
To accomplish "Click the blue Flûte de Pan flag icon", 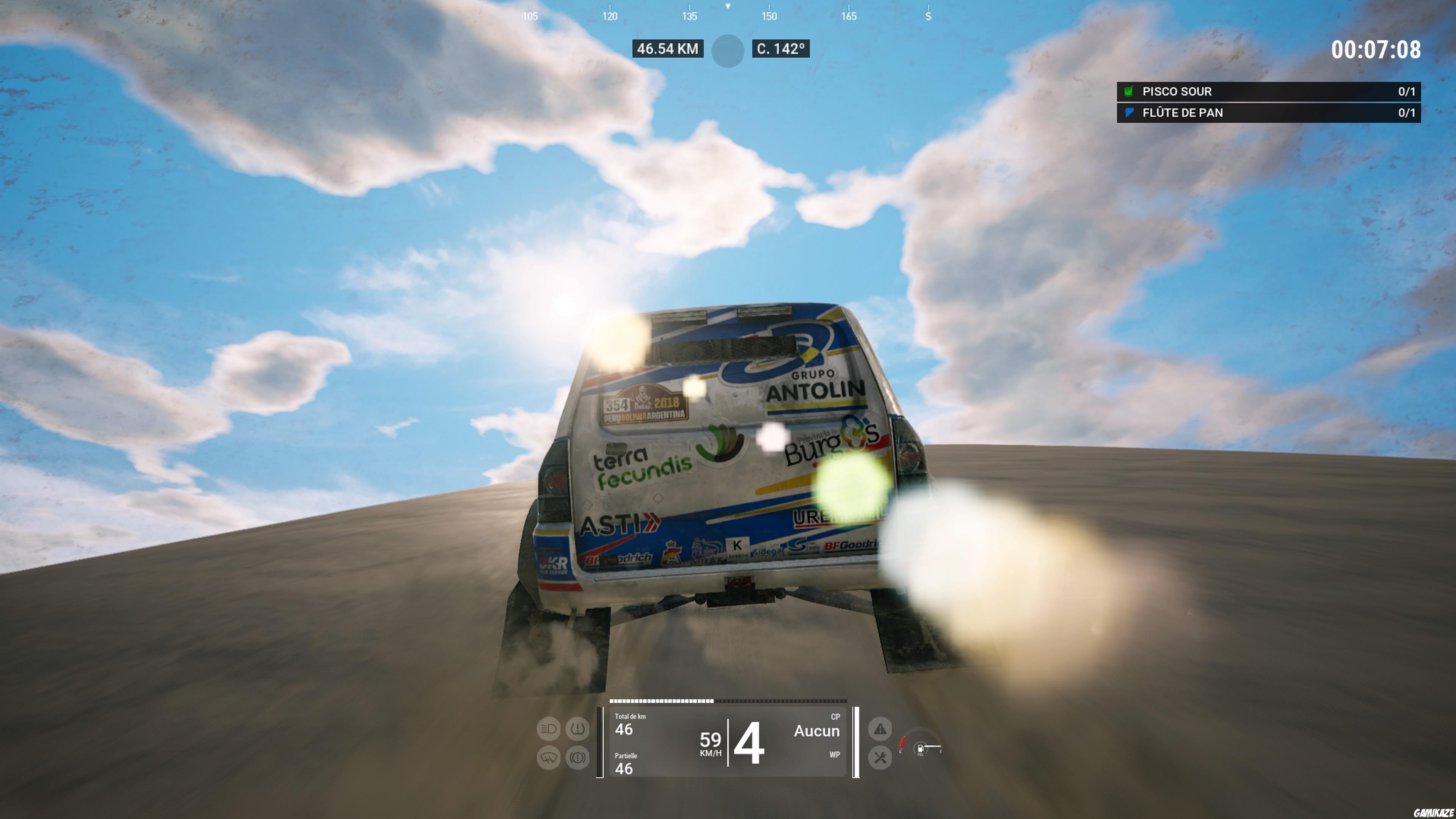I will click(x=1130, y=113).
